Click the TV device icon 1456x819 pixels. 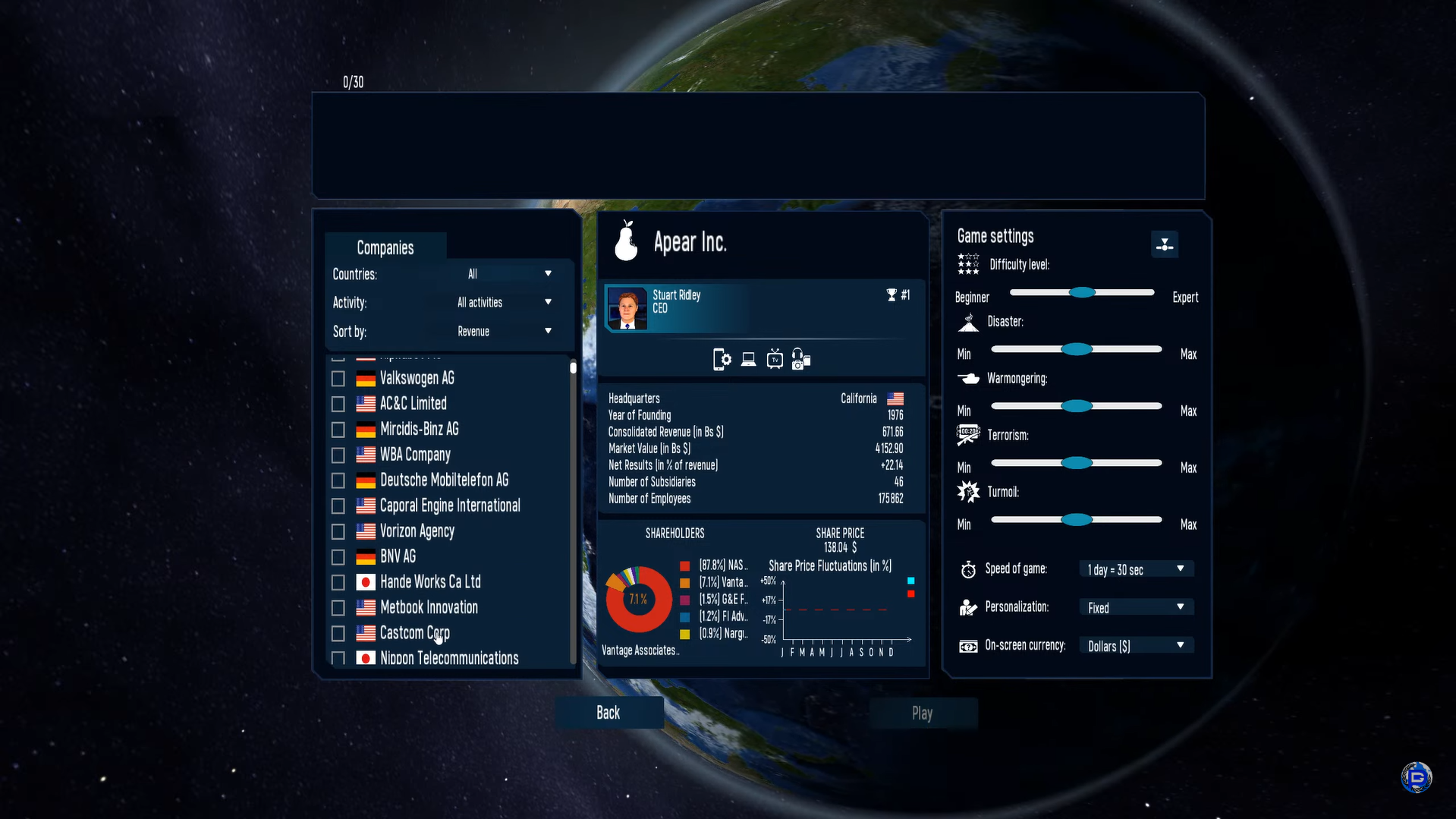774,358
